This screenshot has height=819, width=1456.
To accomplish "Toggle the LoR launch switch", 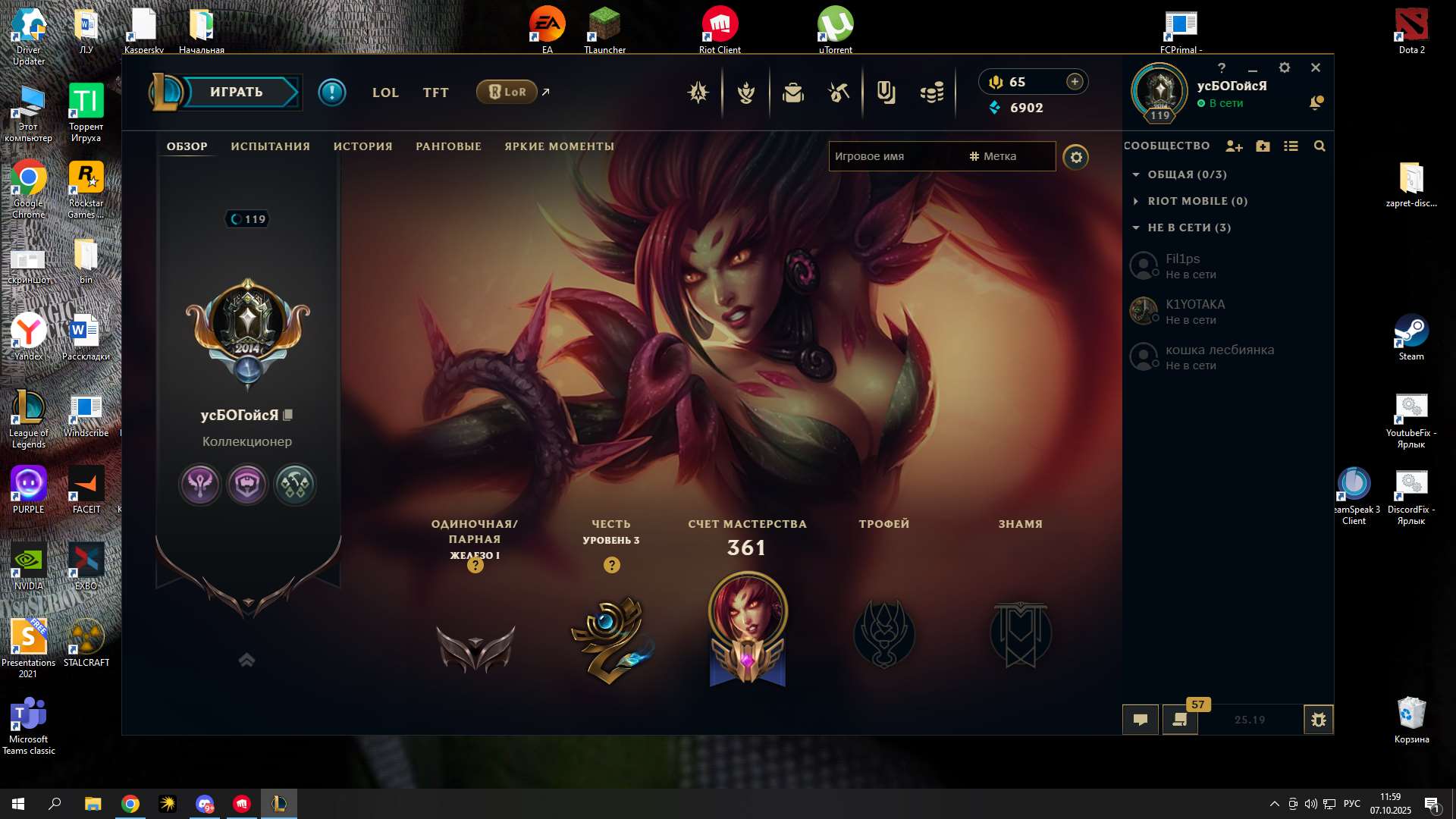I will coord(507,92).
